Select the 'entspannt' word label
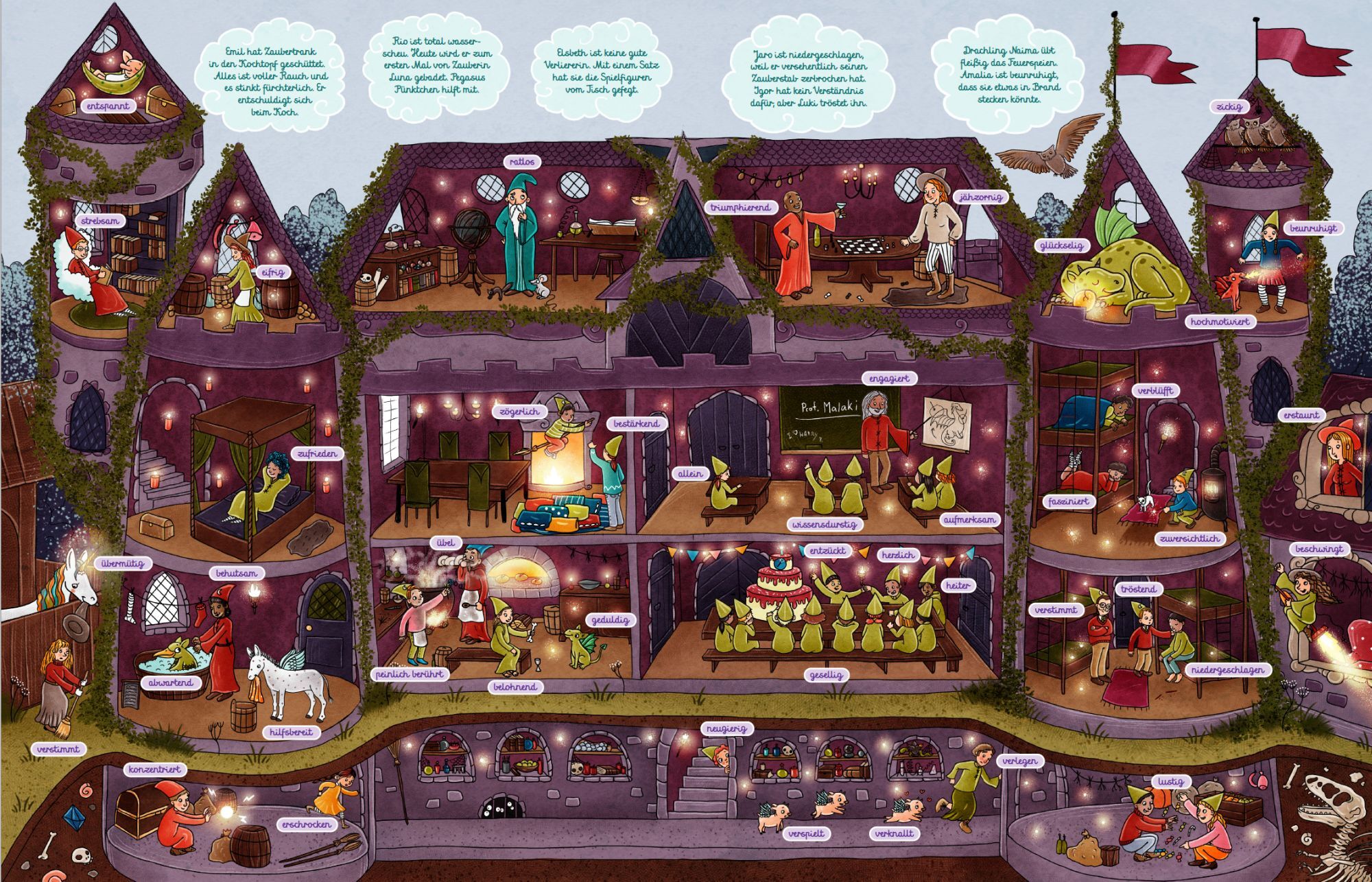The width and height of the screenshot is (1372, 882). point(108,106)
